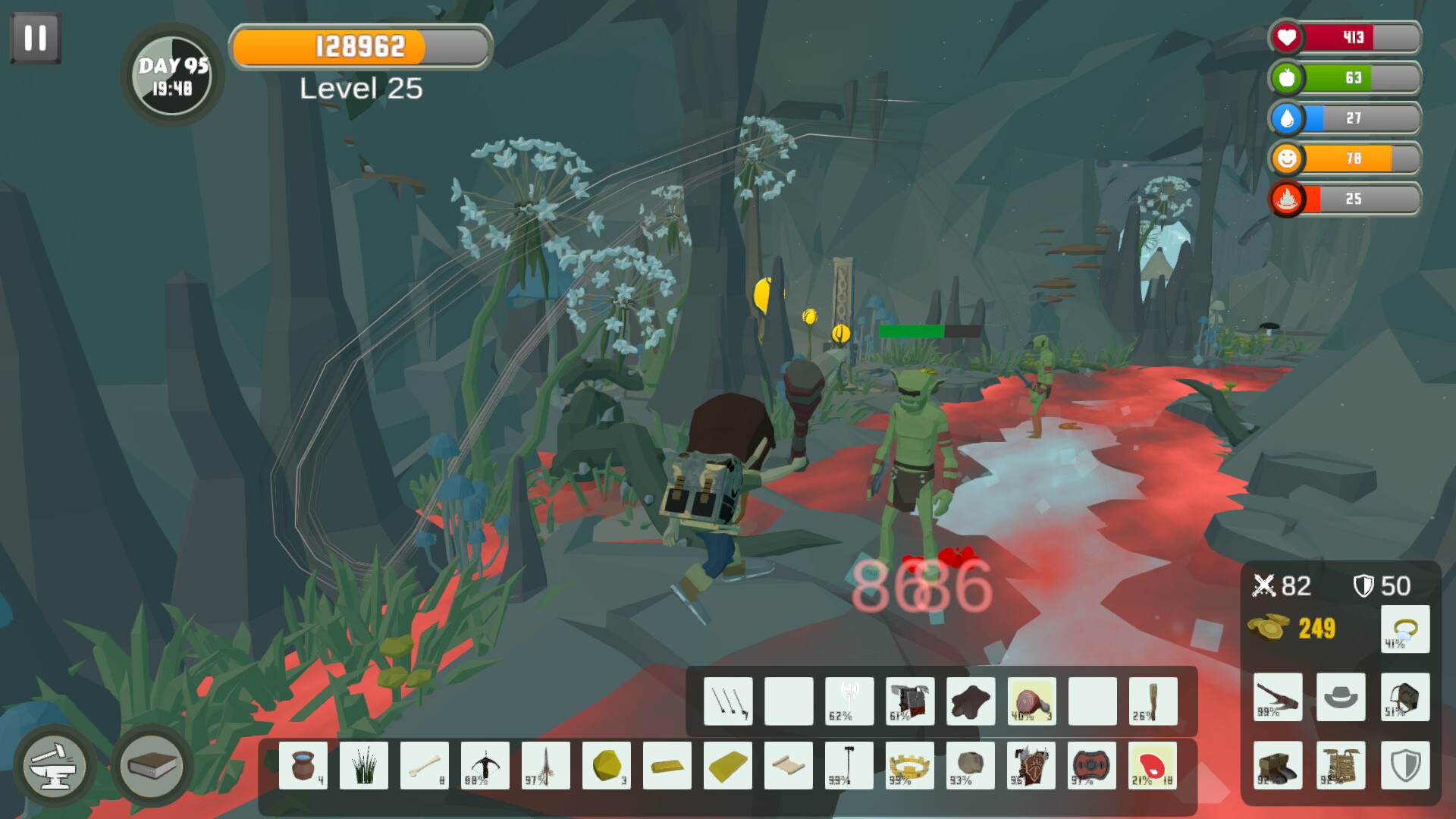Viewport: 1456px width, 819px height.
Task: Click the empty shield equipment slot
Action: coord(1404,766)
